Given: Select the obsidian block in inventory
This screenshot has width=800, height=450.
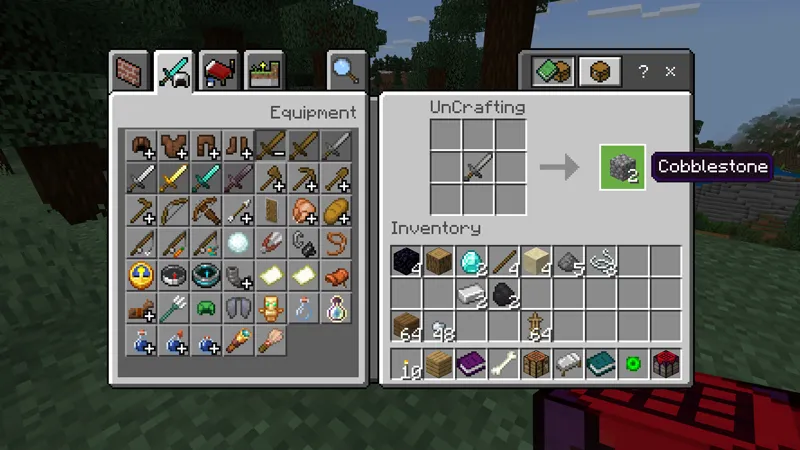Looking at the screenshot, I should click(x=405, y=262).
